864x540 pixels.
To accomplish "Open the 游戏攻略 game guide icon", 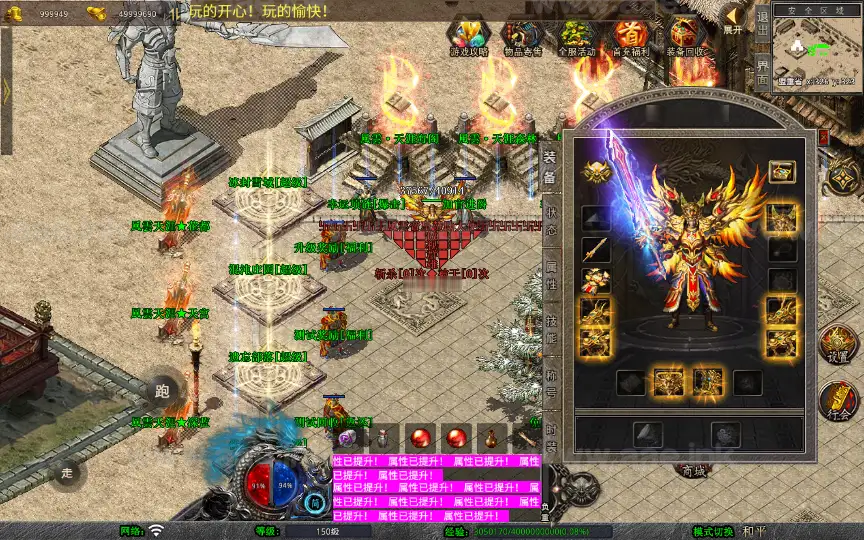I will click(x=468, y=37).
